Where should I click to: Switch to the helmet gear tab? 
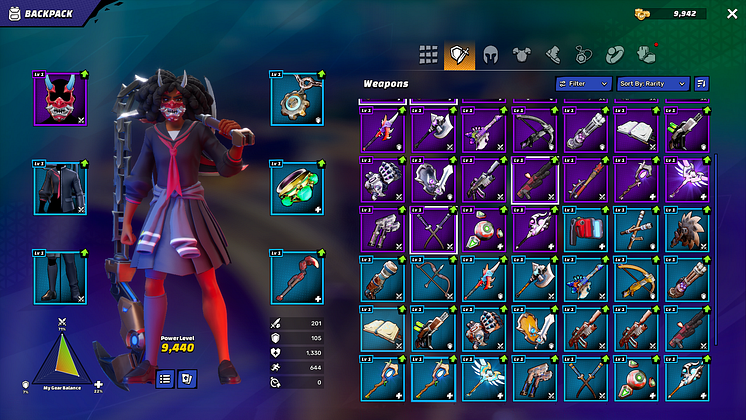pyautogui.click(x=490, y=55)
